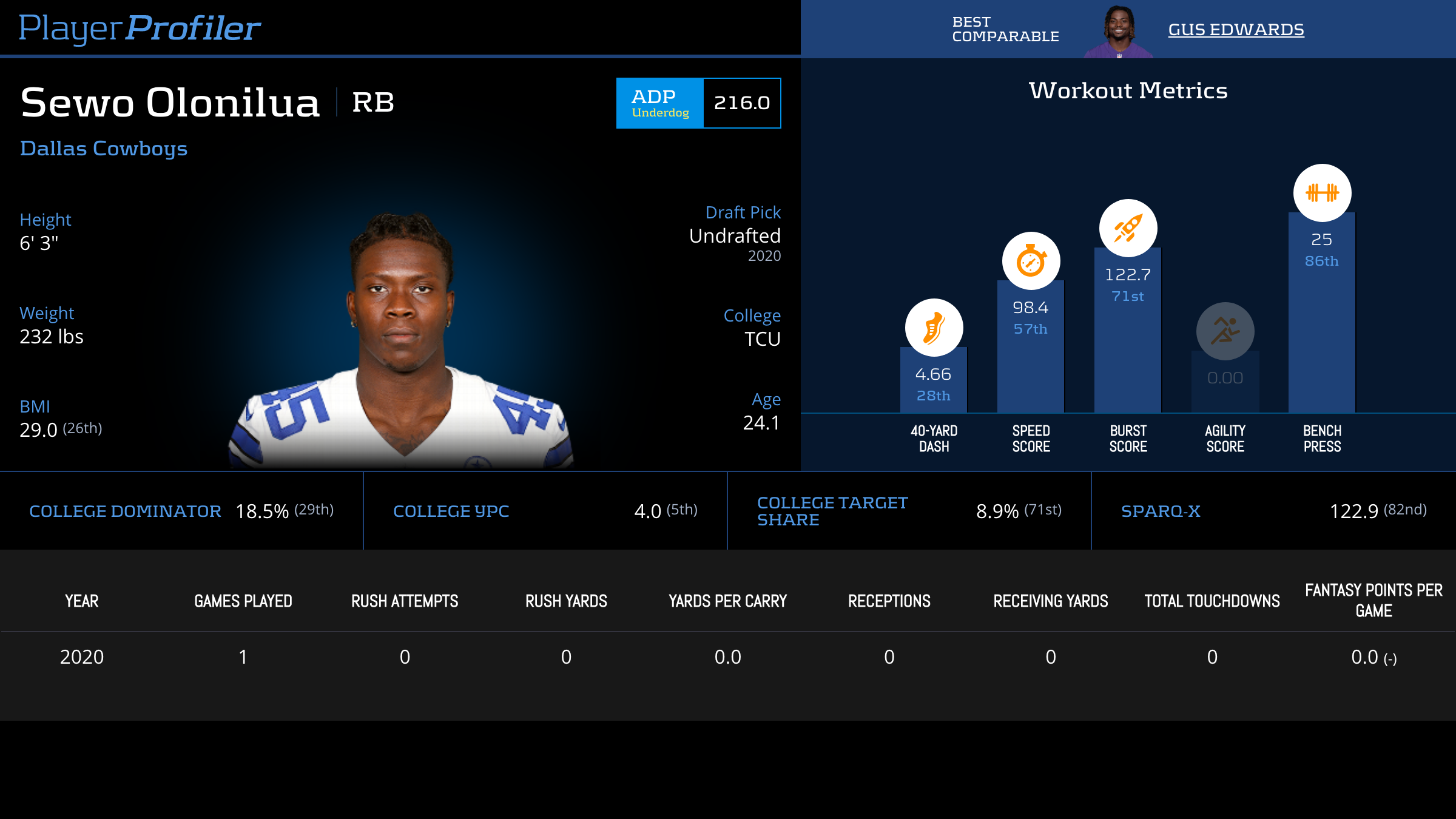
Task: Click the Bench Press barbell icon
Action: [x=1322, y=193]
